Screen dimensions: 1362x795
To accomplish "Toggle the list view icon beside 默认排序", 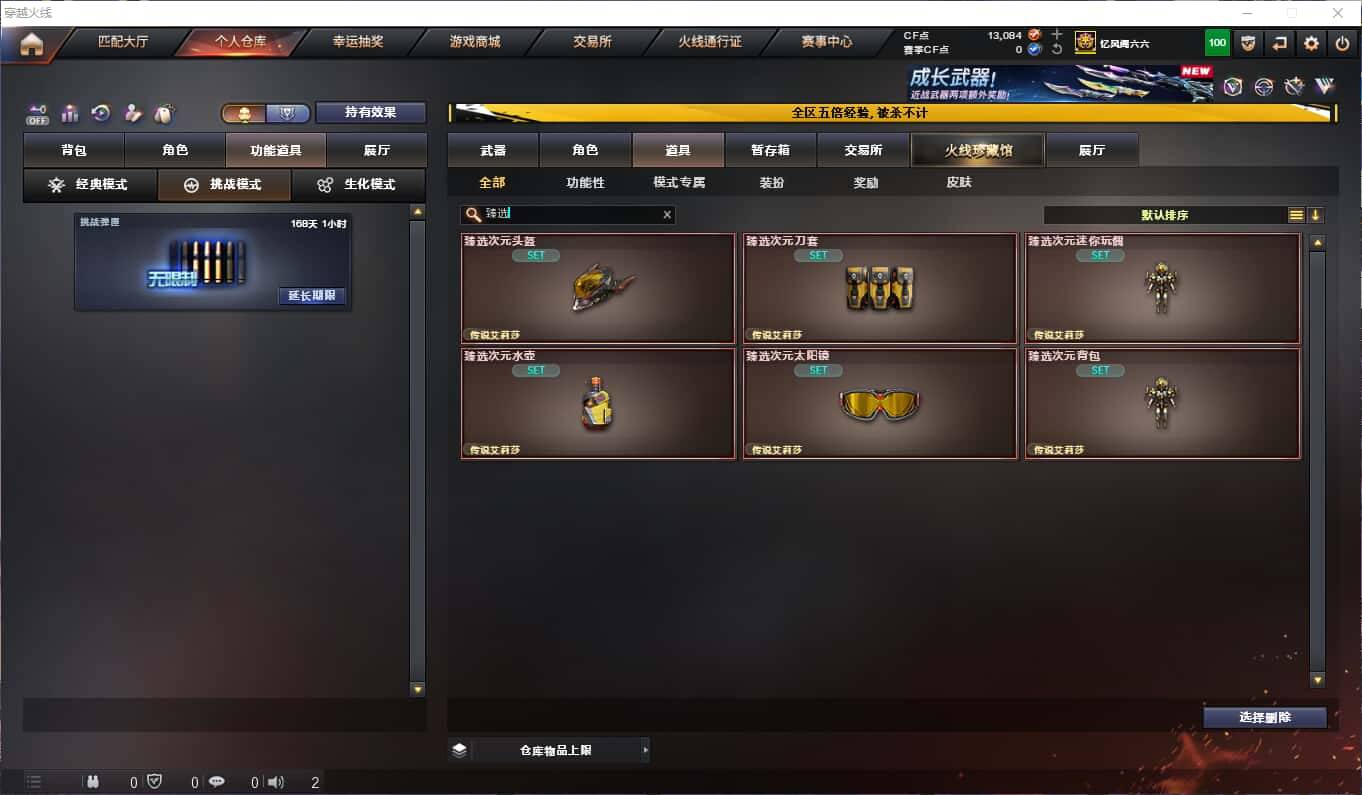I will coord(1297,214).
